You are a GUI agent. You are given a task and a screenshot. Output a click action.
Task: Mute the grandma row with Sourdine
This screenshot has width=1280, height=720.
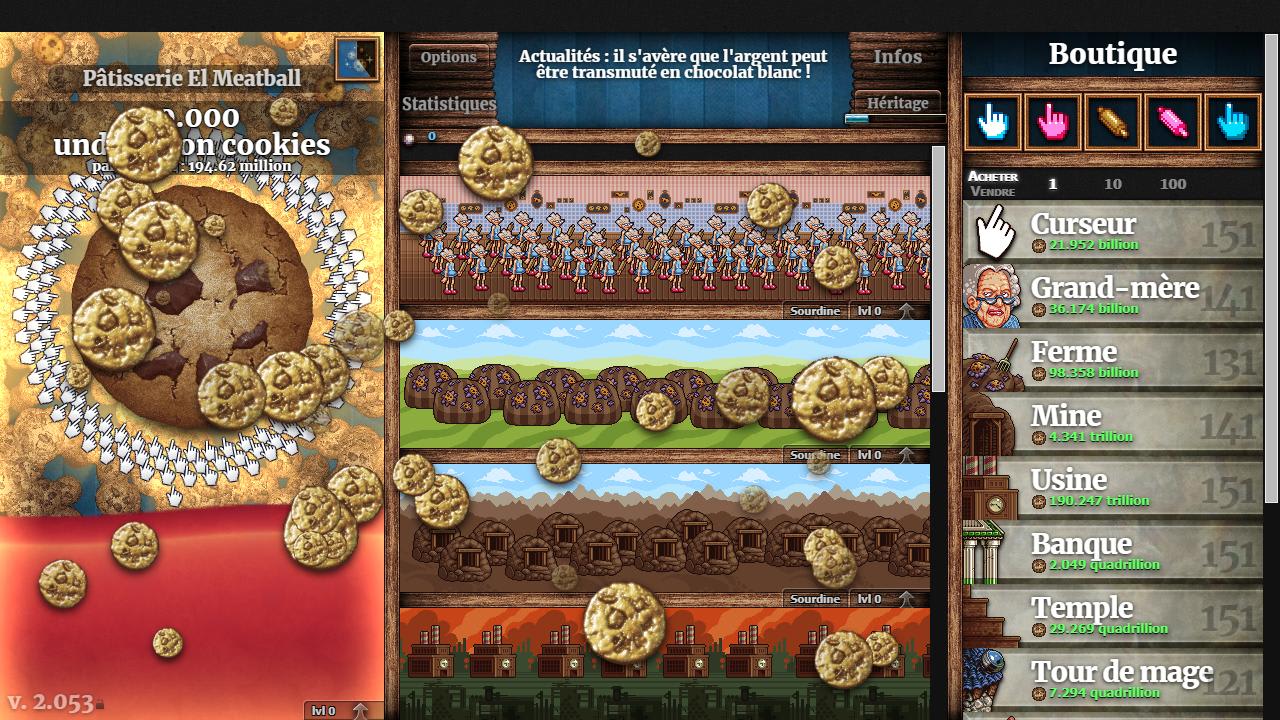coord(814,311)
